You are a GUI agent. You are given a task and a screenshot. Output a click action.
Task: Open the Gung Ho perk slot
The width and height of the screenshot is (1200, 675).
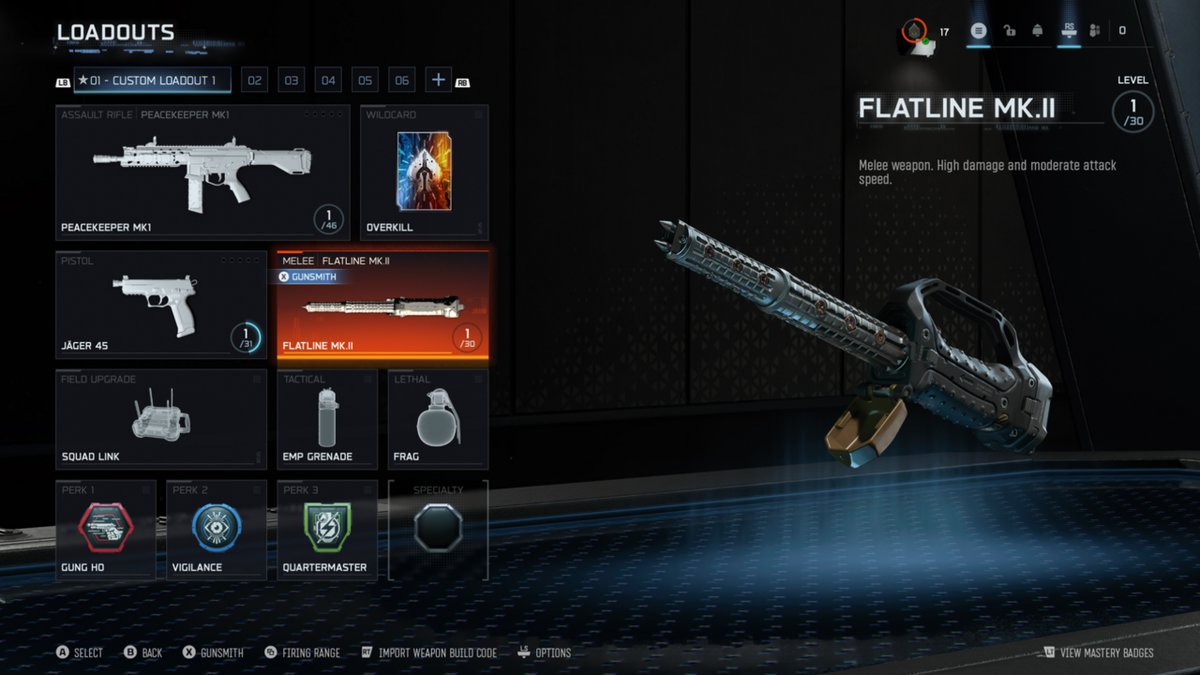(106, 530)
